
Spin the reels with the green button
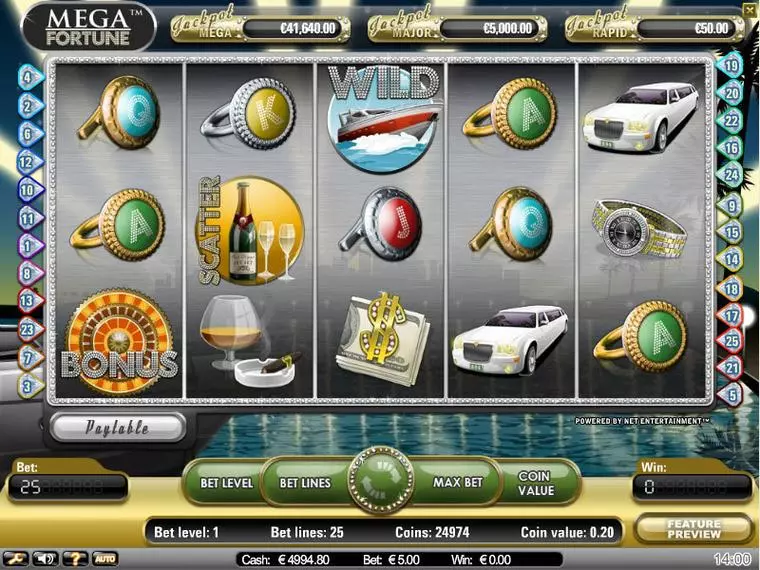tap(380, 481)
